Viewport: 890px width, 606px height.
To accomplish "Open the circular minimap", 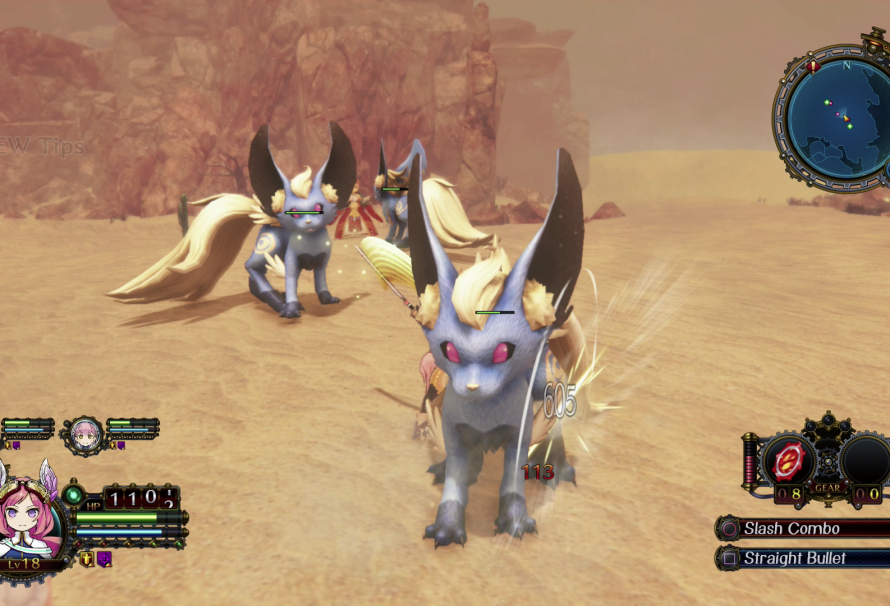I will pos(837,119).
